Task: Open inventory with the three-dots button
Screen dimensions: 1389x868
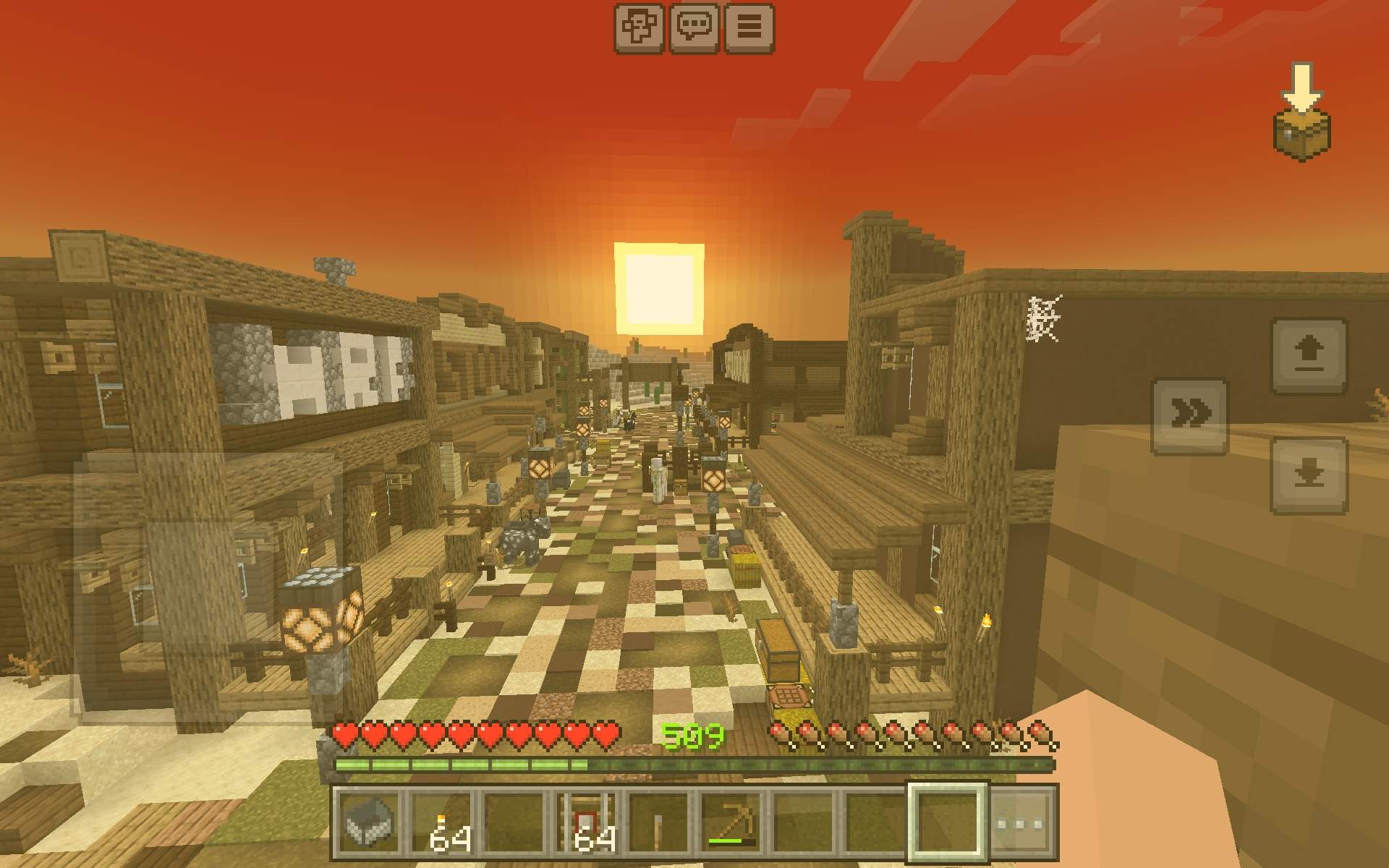Action: [1021, 822]
